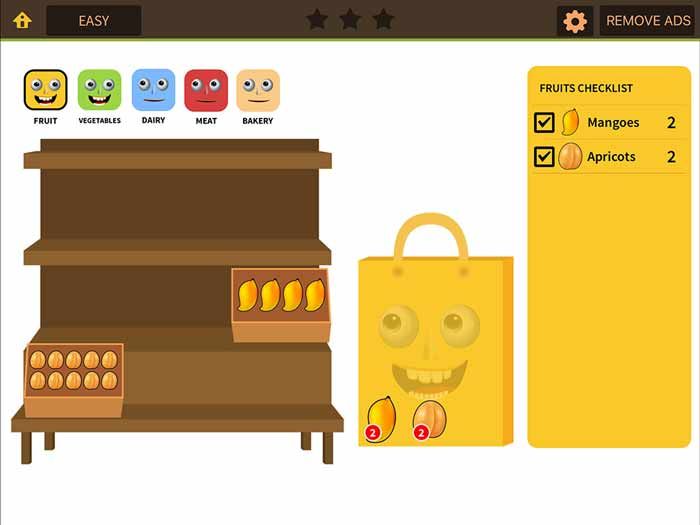The height and width of the screenshot is (525, 700).
Task: Choose the Dairy category
Action: 153,91
